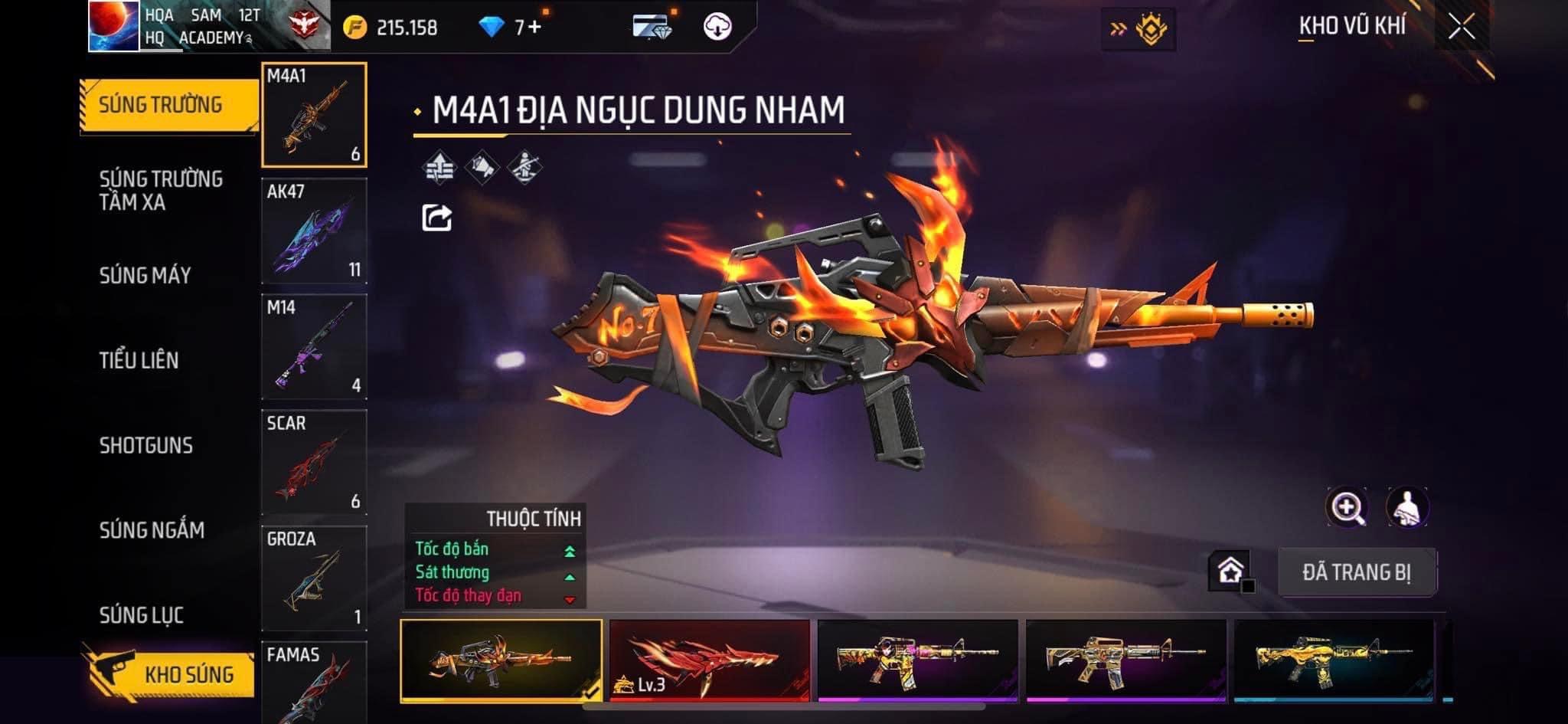Image resolution: width=1568 pixels, height=724 pixels.
Task: Preview weapon on character icon
Action: pyautogui.click(x=1406, y=507)
